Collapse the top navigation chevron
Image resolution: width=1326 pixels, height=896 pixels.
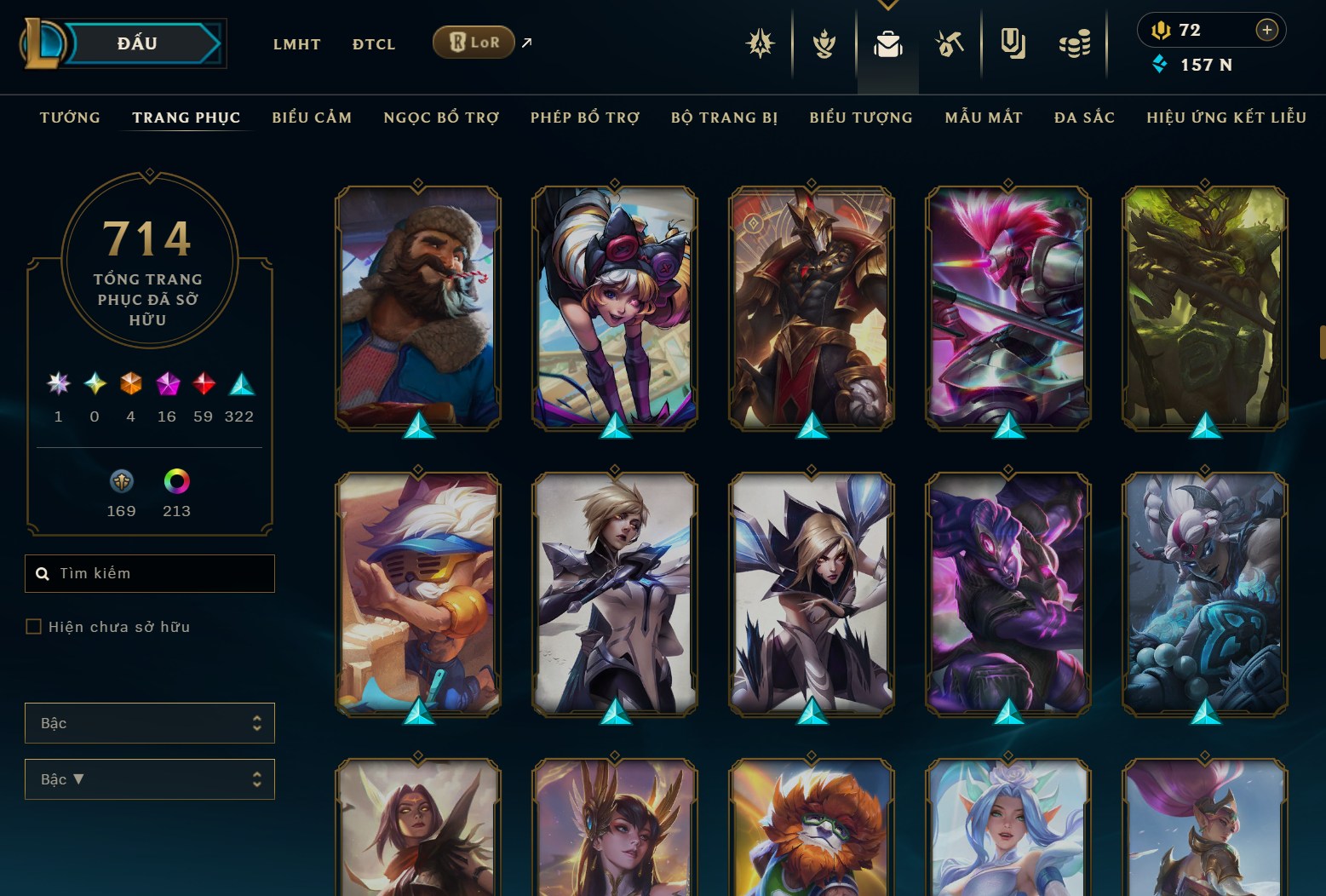tap(888, 4)
